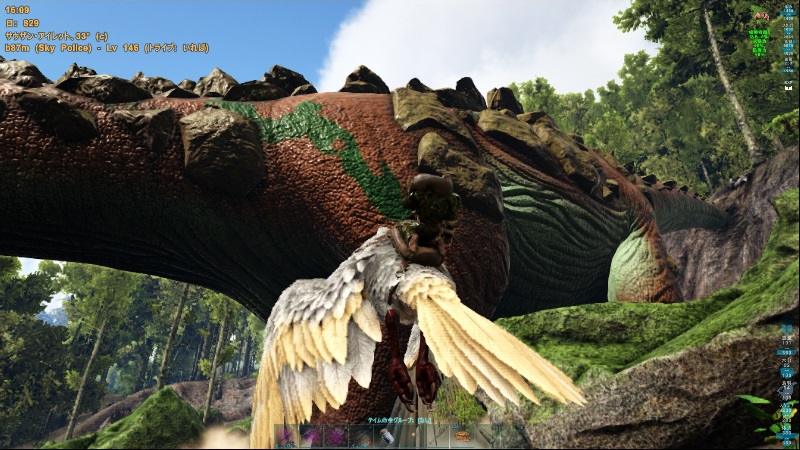This screenshot has height=450, width=800.
Task: Use the orange cooked food hotbar slot
Action: click(461, 436)
